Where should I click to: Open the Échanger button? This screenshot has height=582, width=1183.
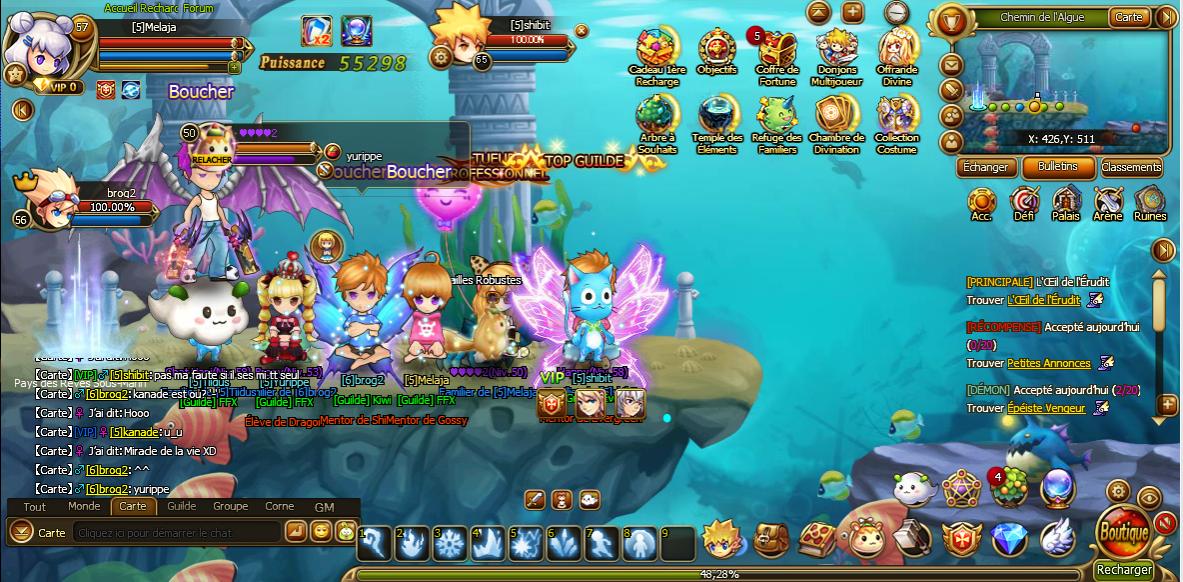[985, 167]
